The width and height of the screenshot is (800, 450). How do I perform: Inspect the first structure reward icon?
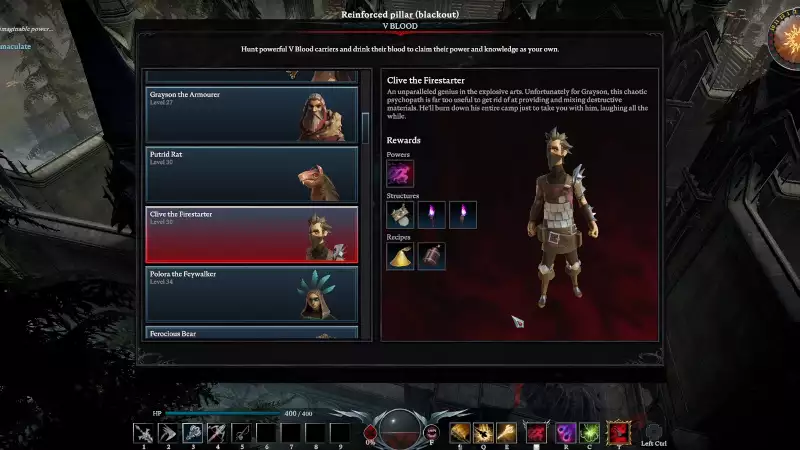[x=400, y=214]
